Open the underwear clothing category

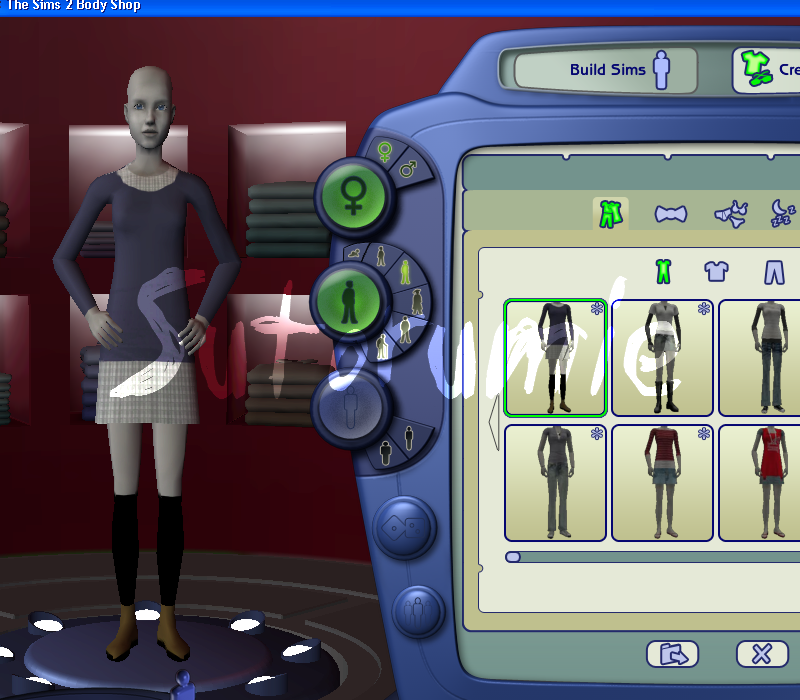pos(730,214)
